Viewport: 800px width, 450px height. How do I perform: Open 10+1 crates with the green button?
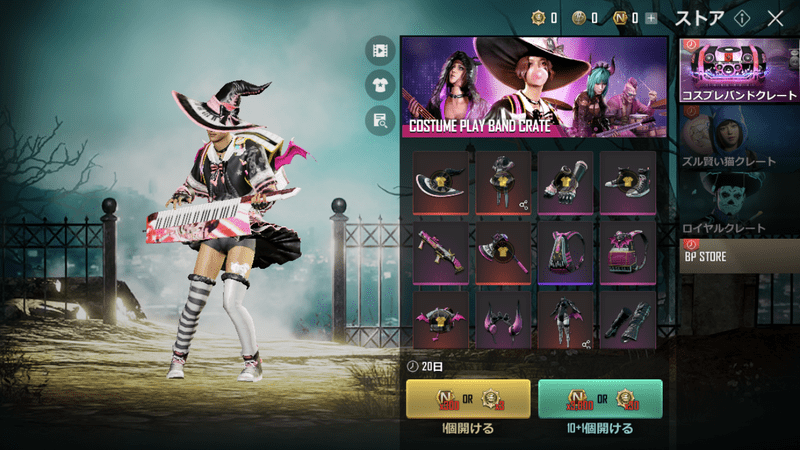tap(600, 398)
